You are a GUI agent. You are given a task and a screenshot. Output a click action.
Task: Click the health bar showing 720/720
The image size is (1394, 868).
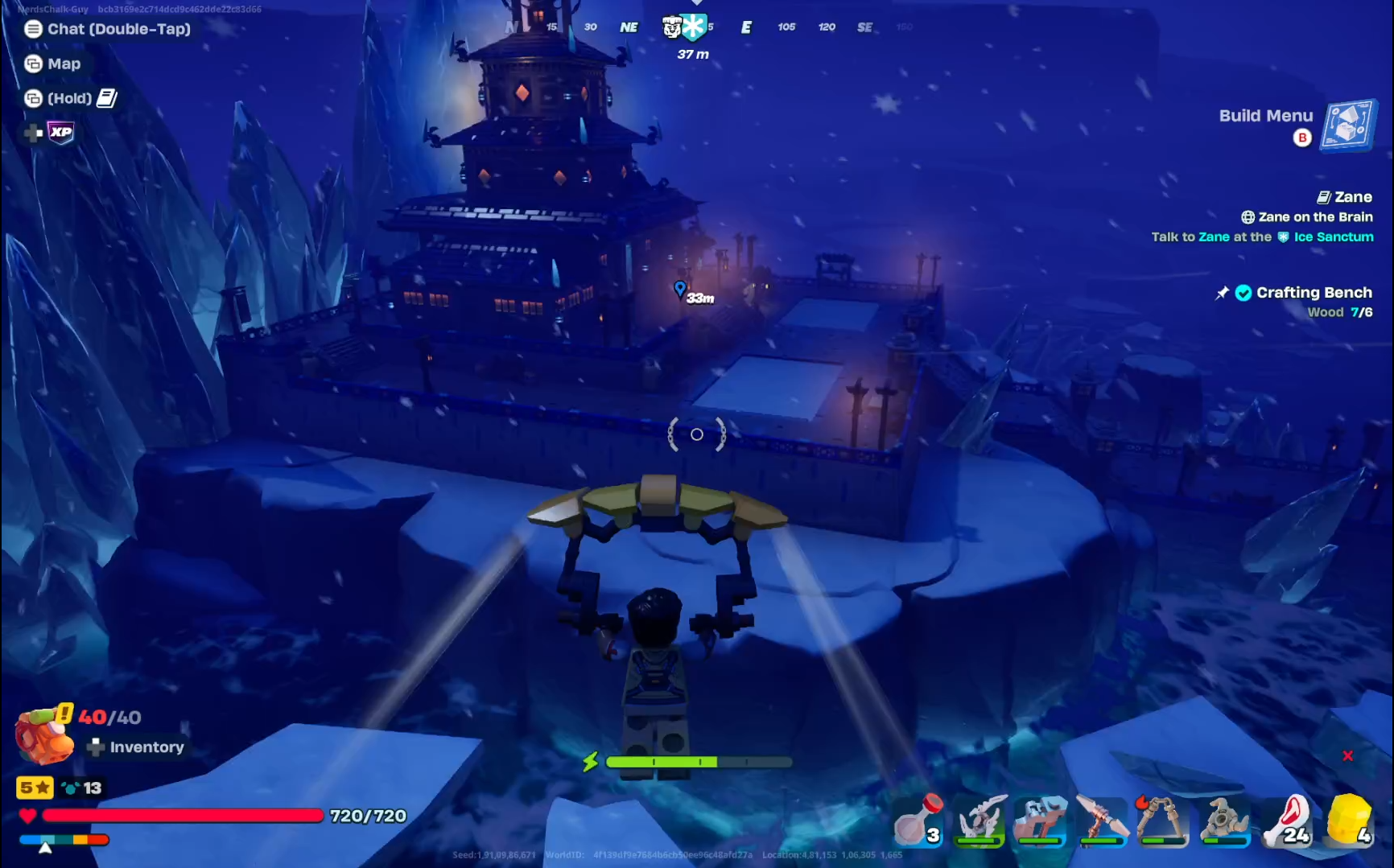[x=184, y=815]
